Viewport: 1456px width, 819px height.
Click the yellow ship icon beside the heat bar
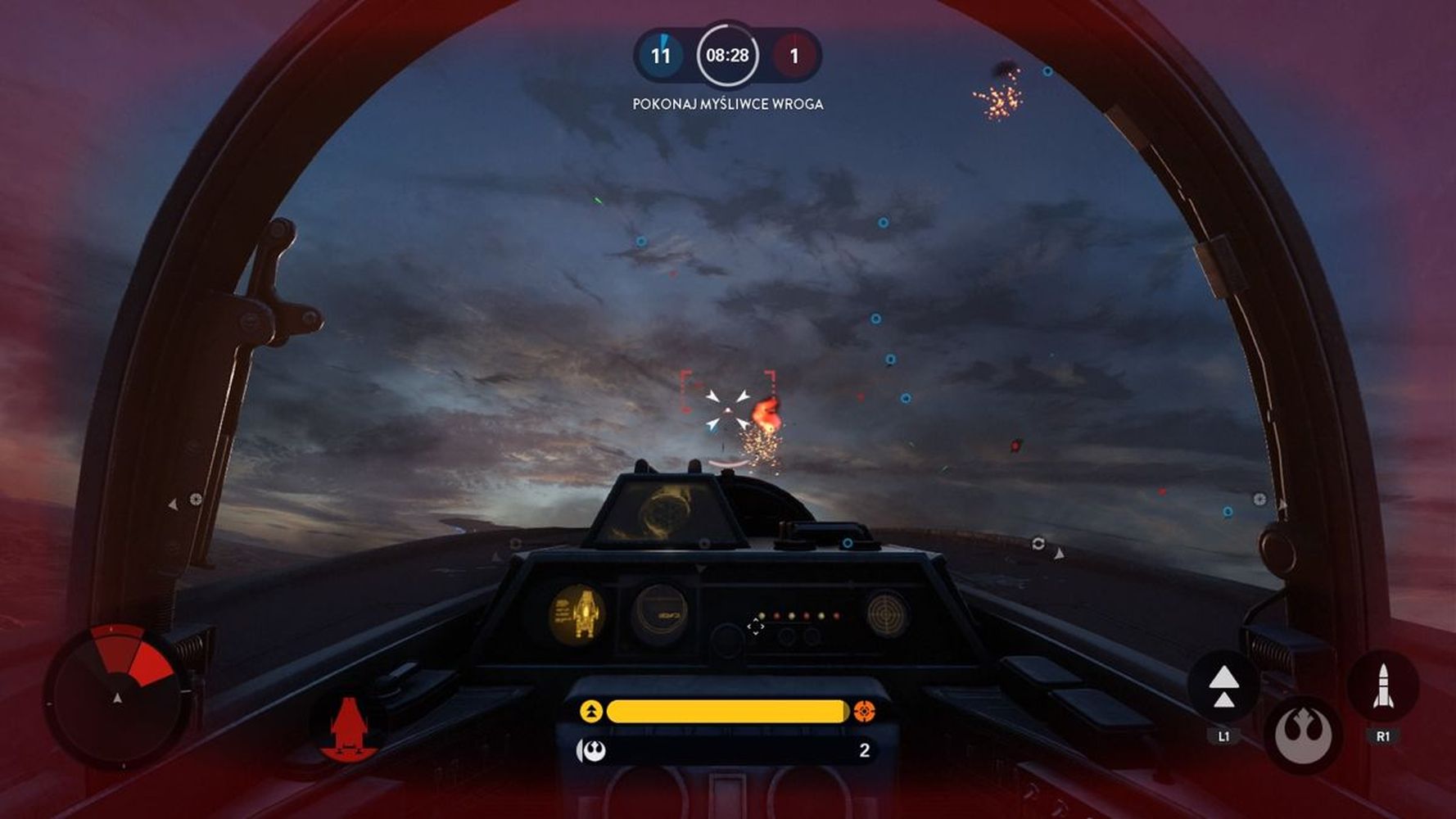click(590, 711)
